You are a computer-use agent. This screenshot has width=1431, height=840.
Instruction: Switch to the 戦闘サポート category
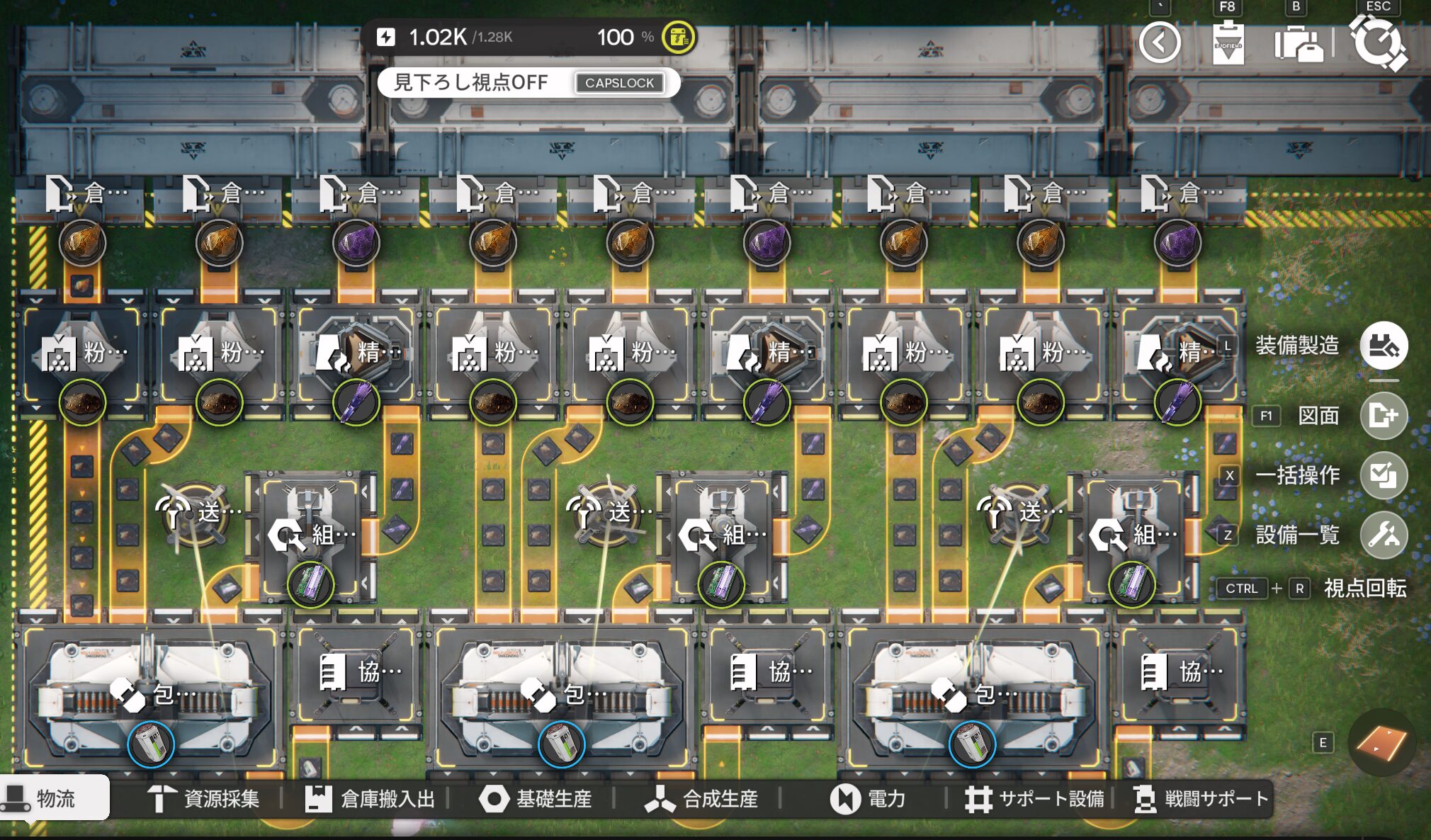(x=1201, y=799)
